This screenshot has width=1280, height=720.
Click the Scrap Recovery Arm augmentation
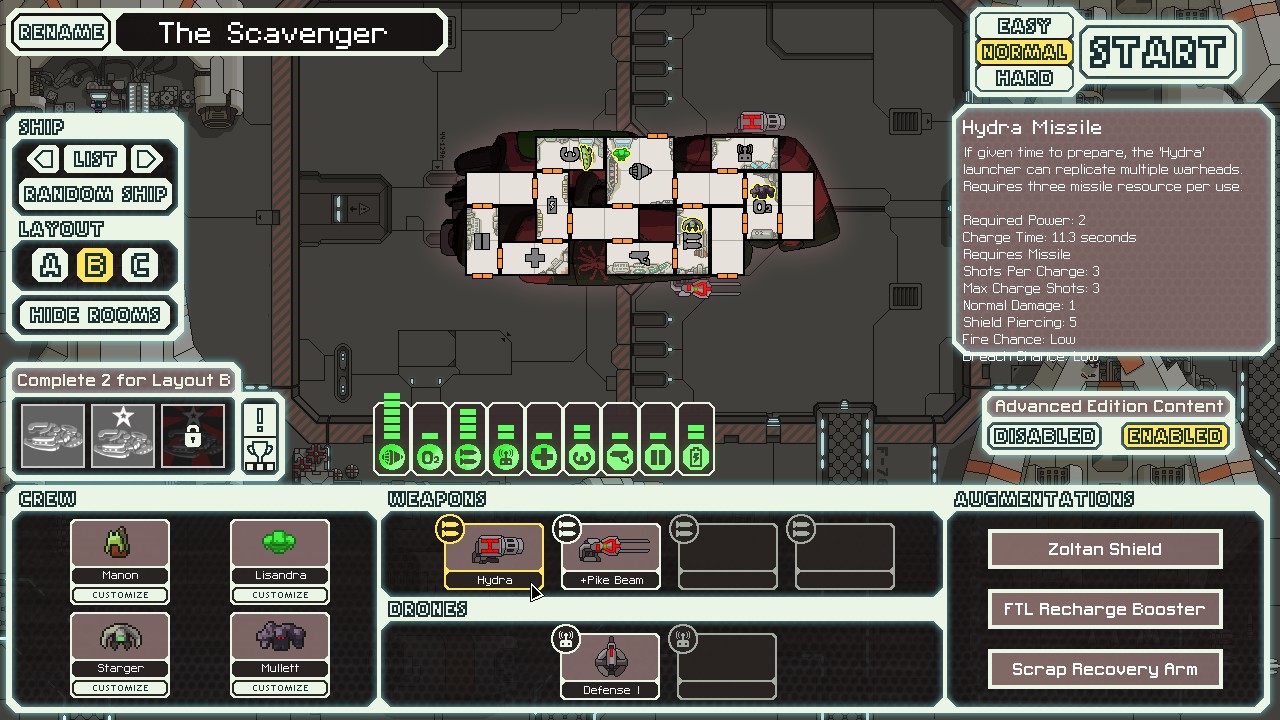[1105, 669]
